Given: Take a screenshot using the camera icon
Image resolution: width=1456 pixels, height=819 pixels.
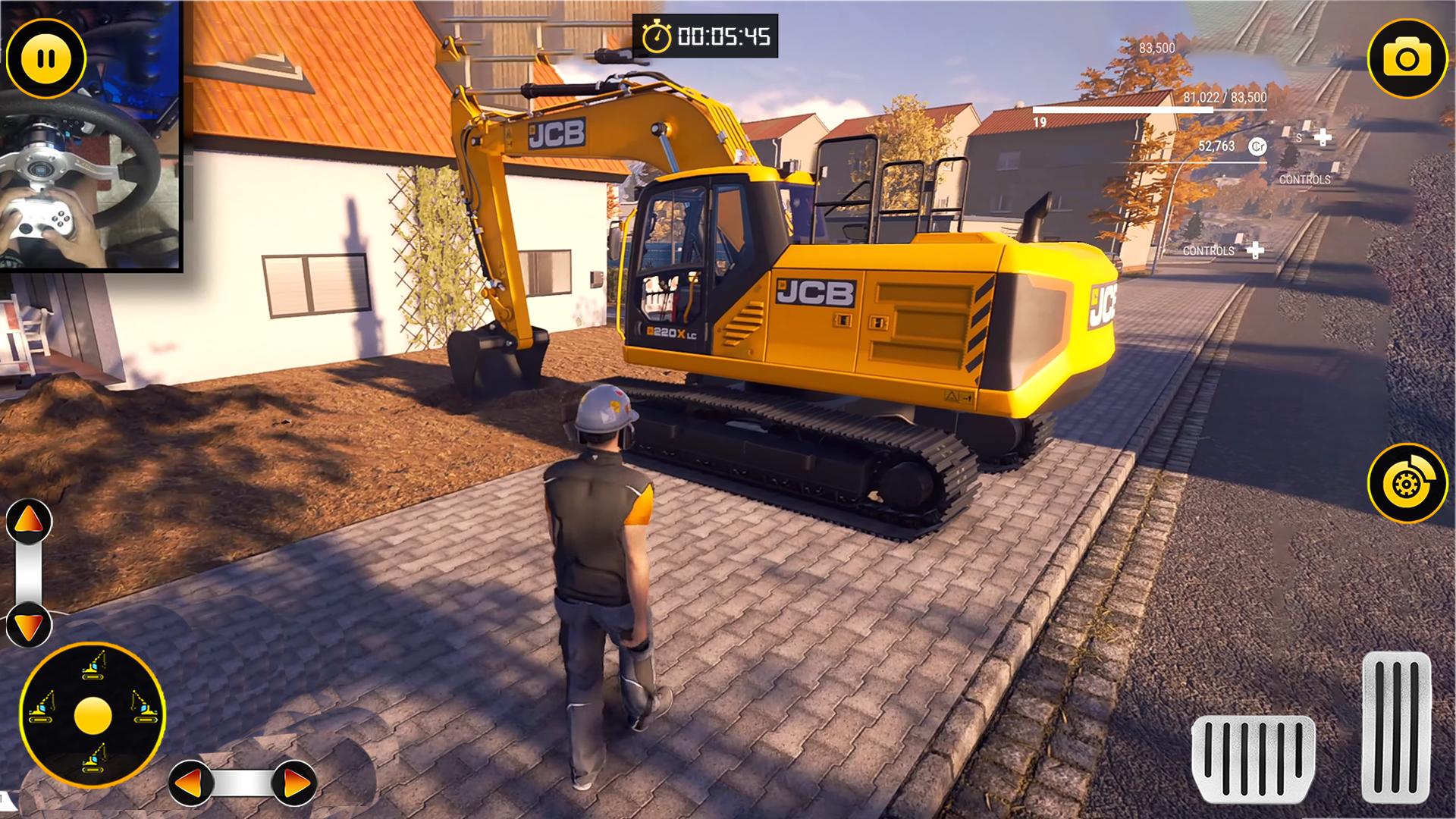Looking at the screenshot, I should 1407,58.
